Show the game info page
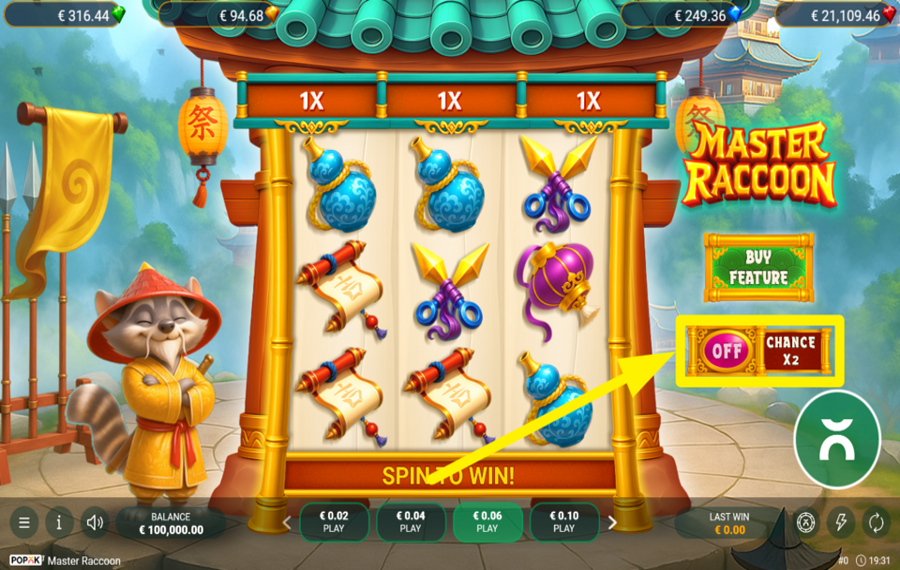 click(x=59, y=522)
